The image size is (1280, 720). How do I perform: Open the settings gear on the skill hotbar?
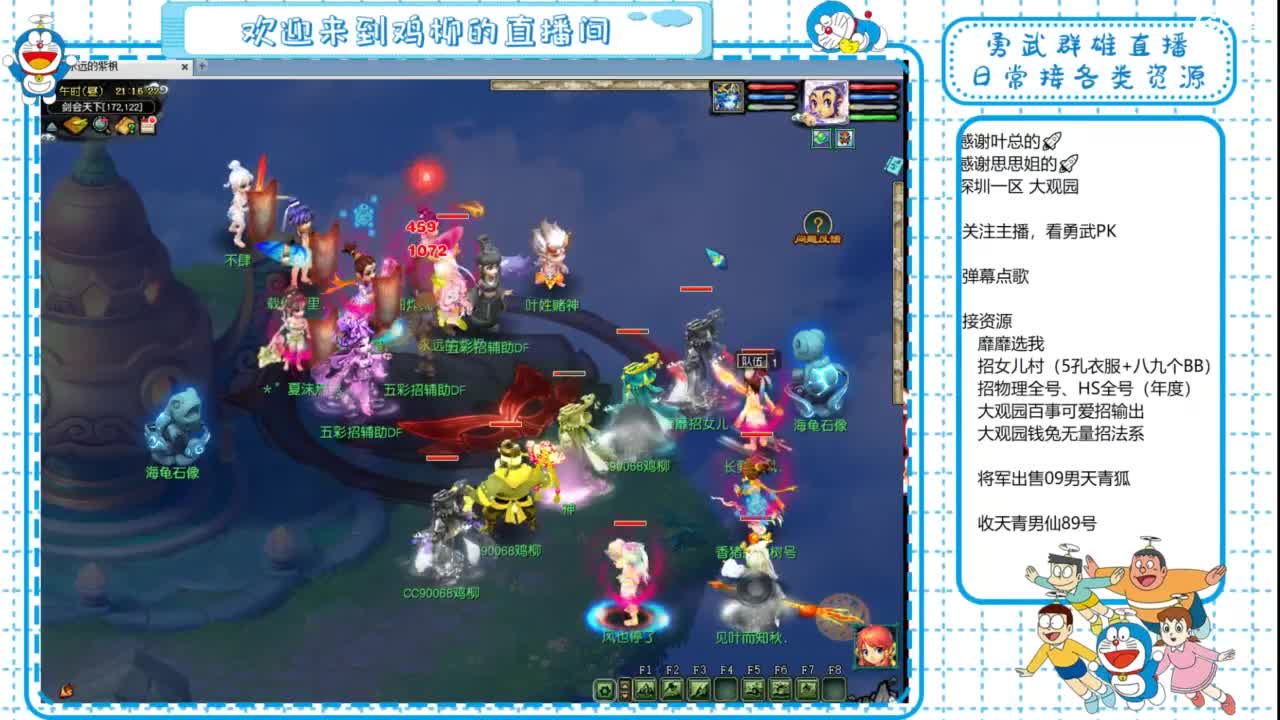pos(604,689)
